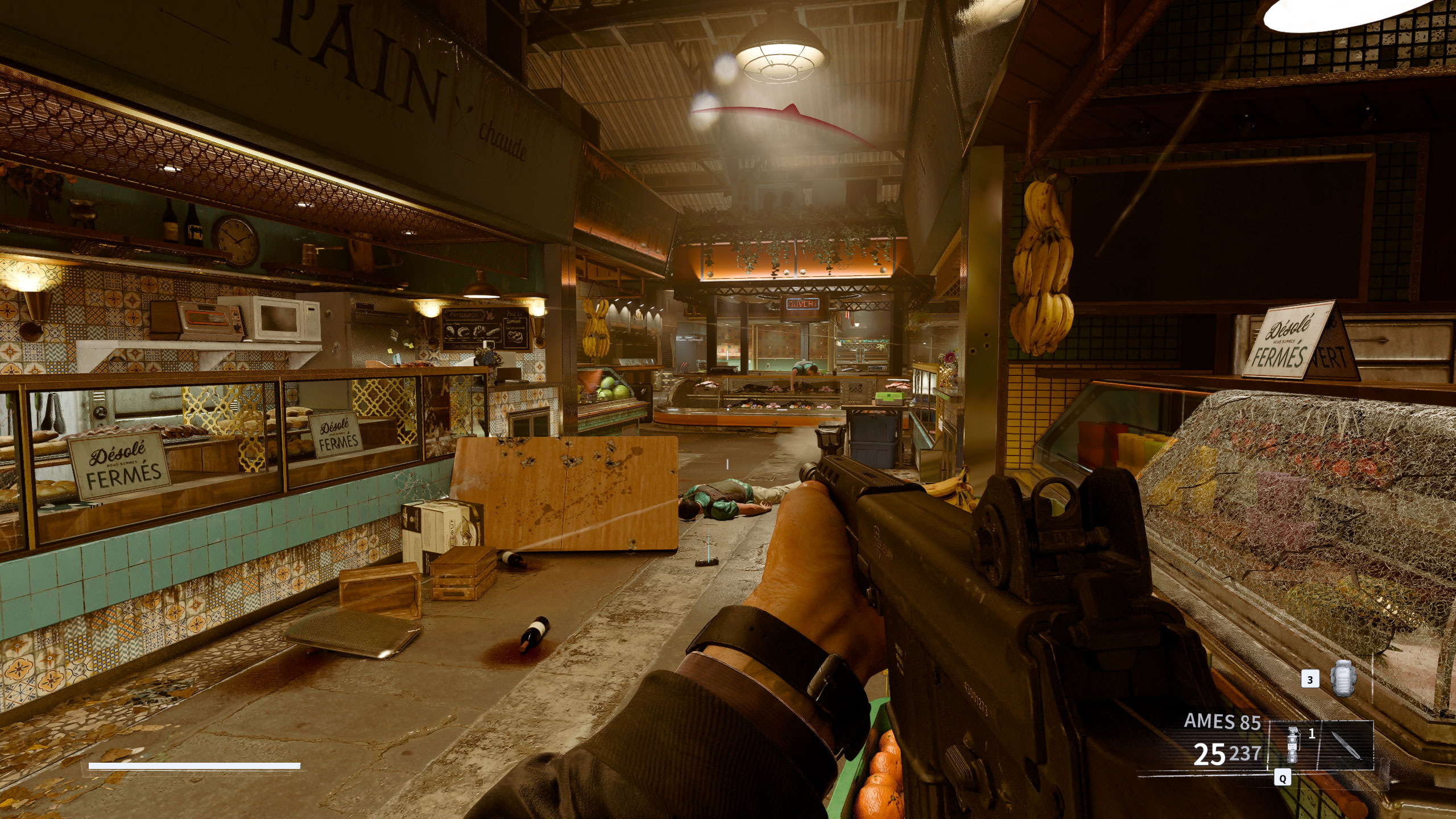
Task: Select the stun grenade equipment slot
Action: tap(1293, 745)
